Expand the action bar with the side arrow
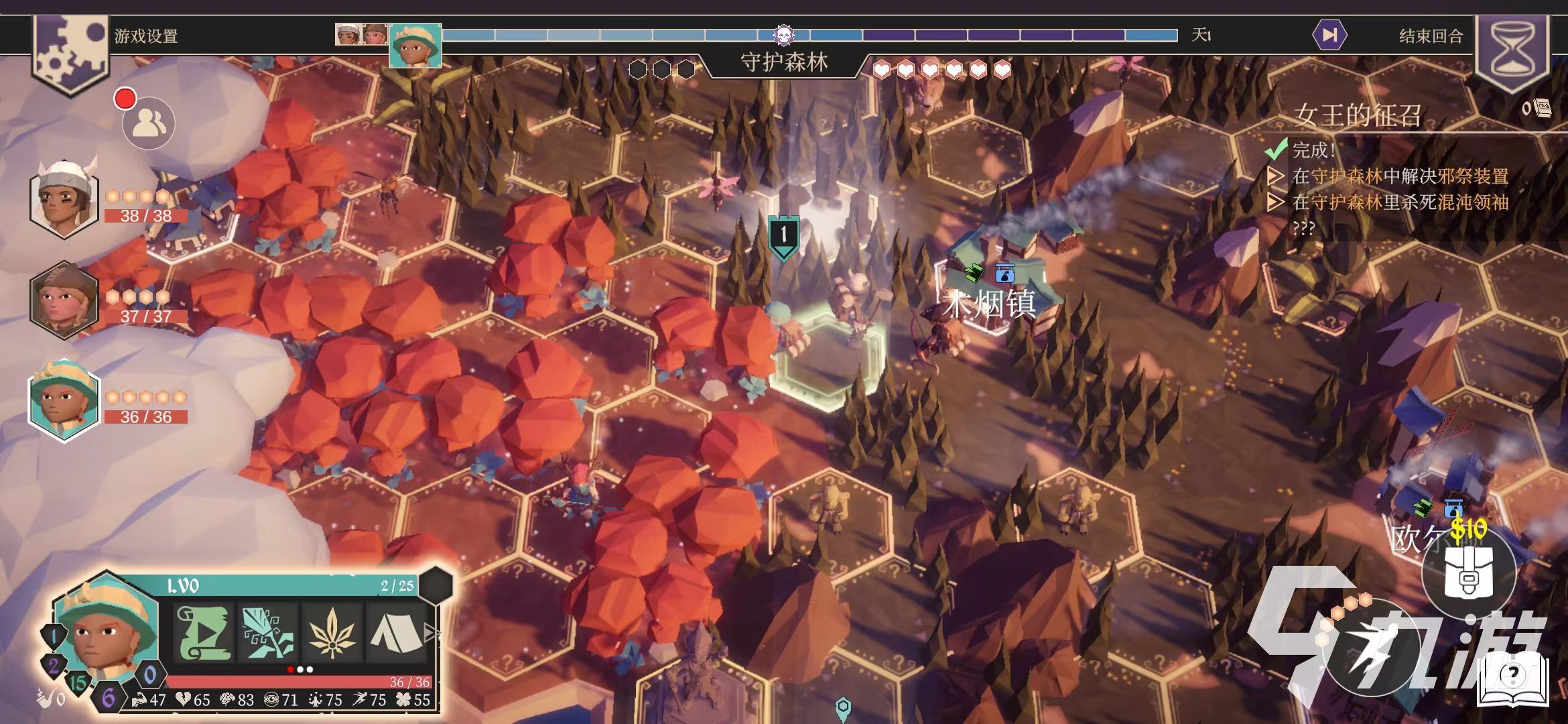Image resolution: width=1568 pixels, height=724 pixels. 432,633
